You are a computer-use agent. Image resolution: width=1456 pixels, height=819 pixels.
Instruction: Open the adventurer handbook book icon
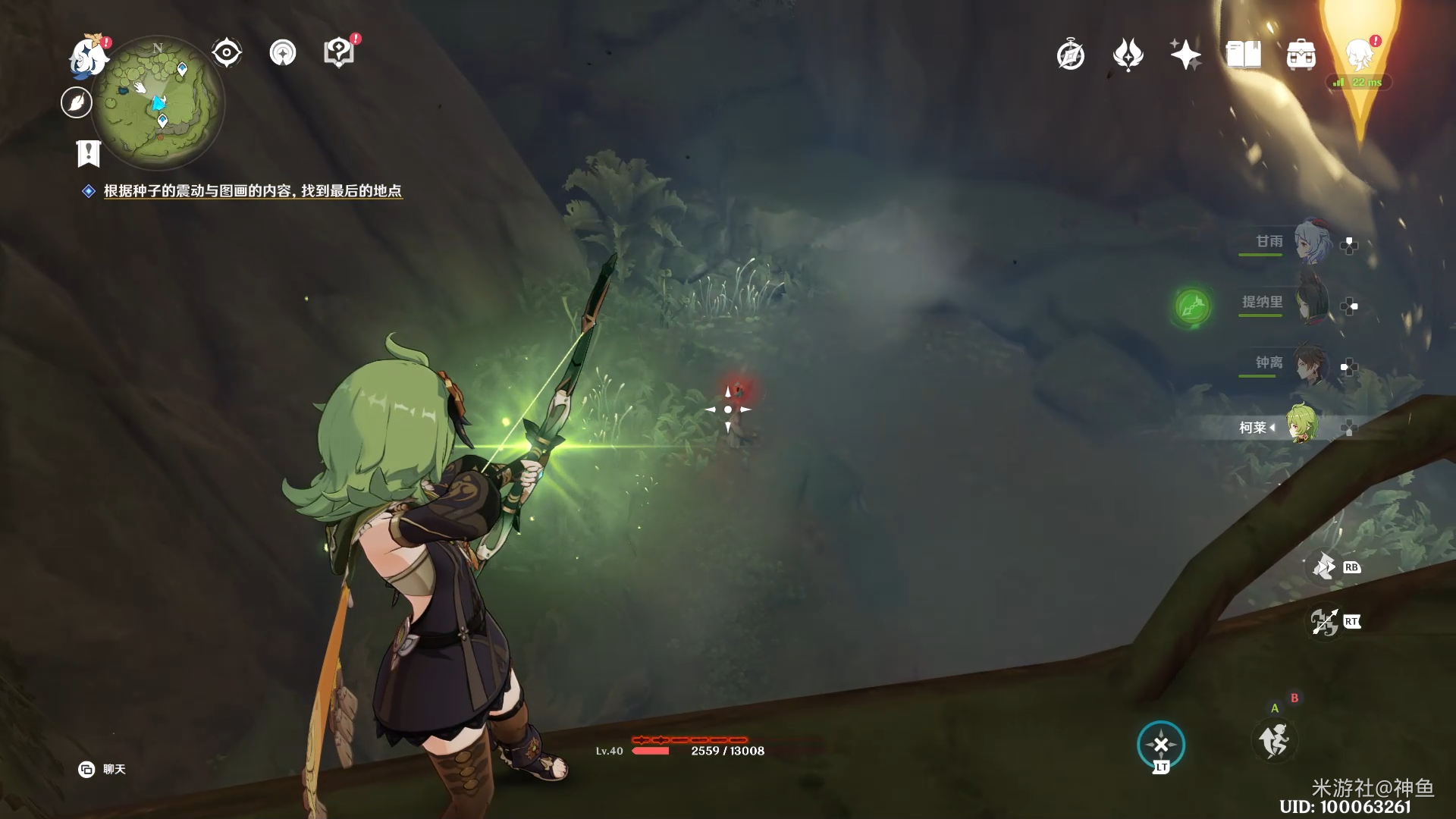(x=1243, y=55)
